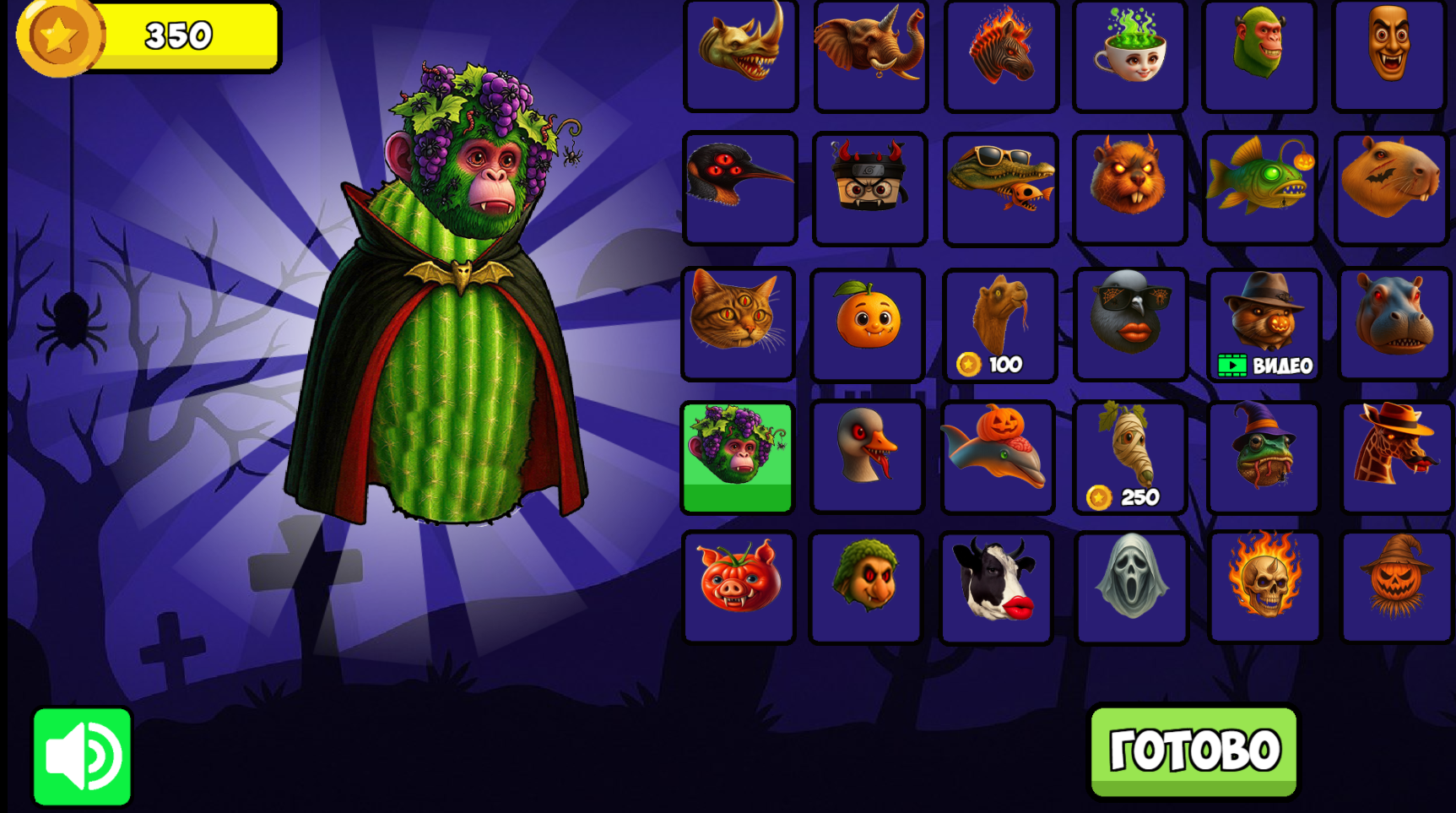Image resolution: width=1456 pixels, height=813 pixels.
Task: Select the smiling orange avatar
Action: click(869, 322)
